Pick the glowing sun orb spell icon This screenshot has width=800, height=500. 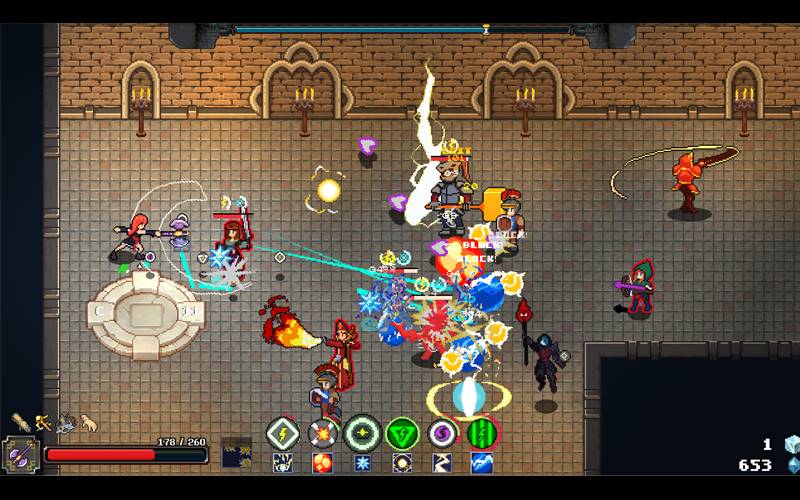[401, 463]
